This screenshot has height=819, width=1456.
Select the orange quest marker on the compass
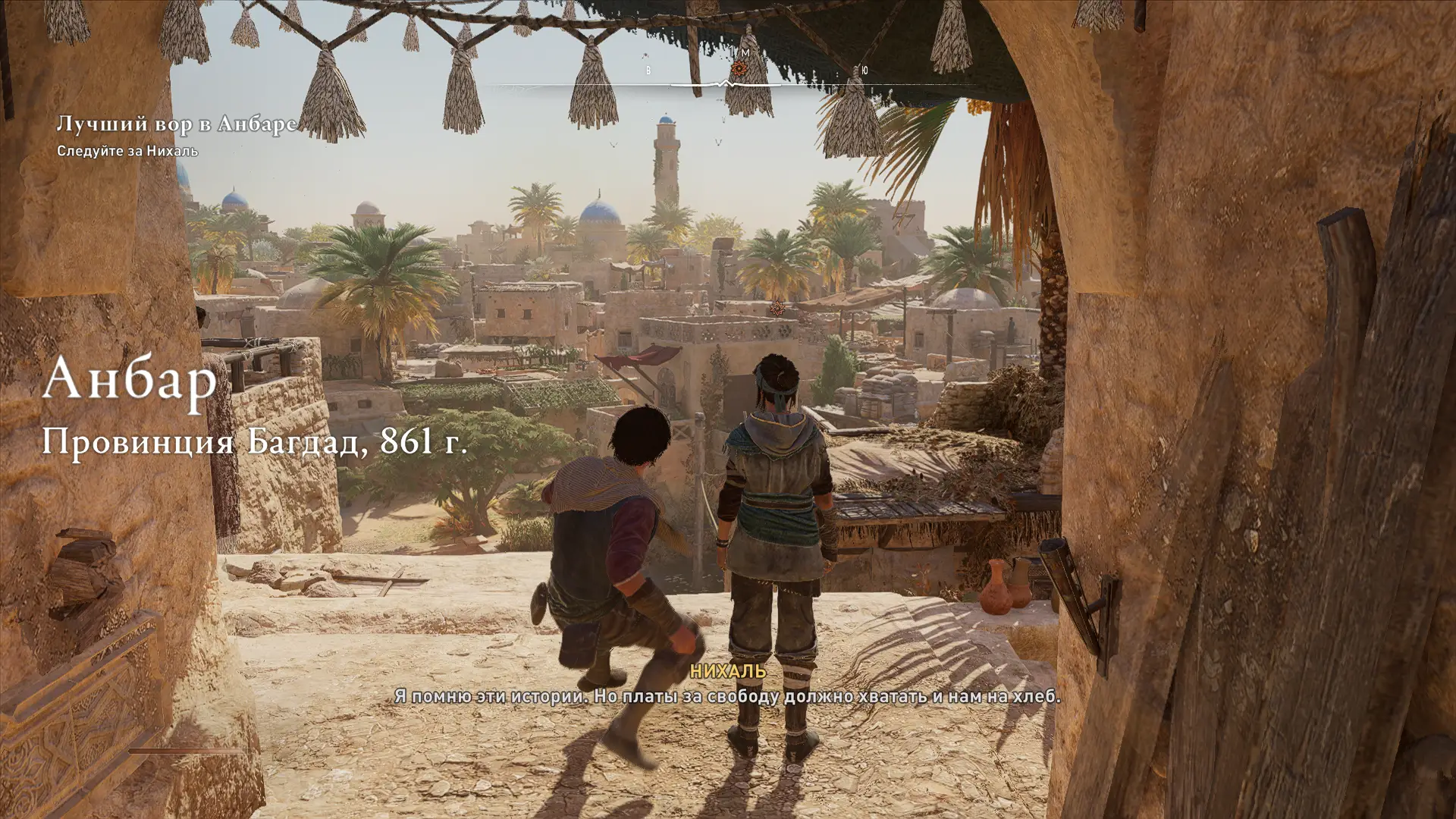coord(739,69)
